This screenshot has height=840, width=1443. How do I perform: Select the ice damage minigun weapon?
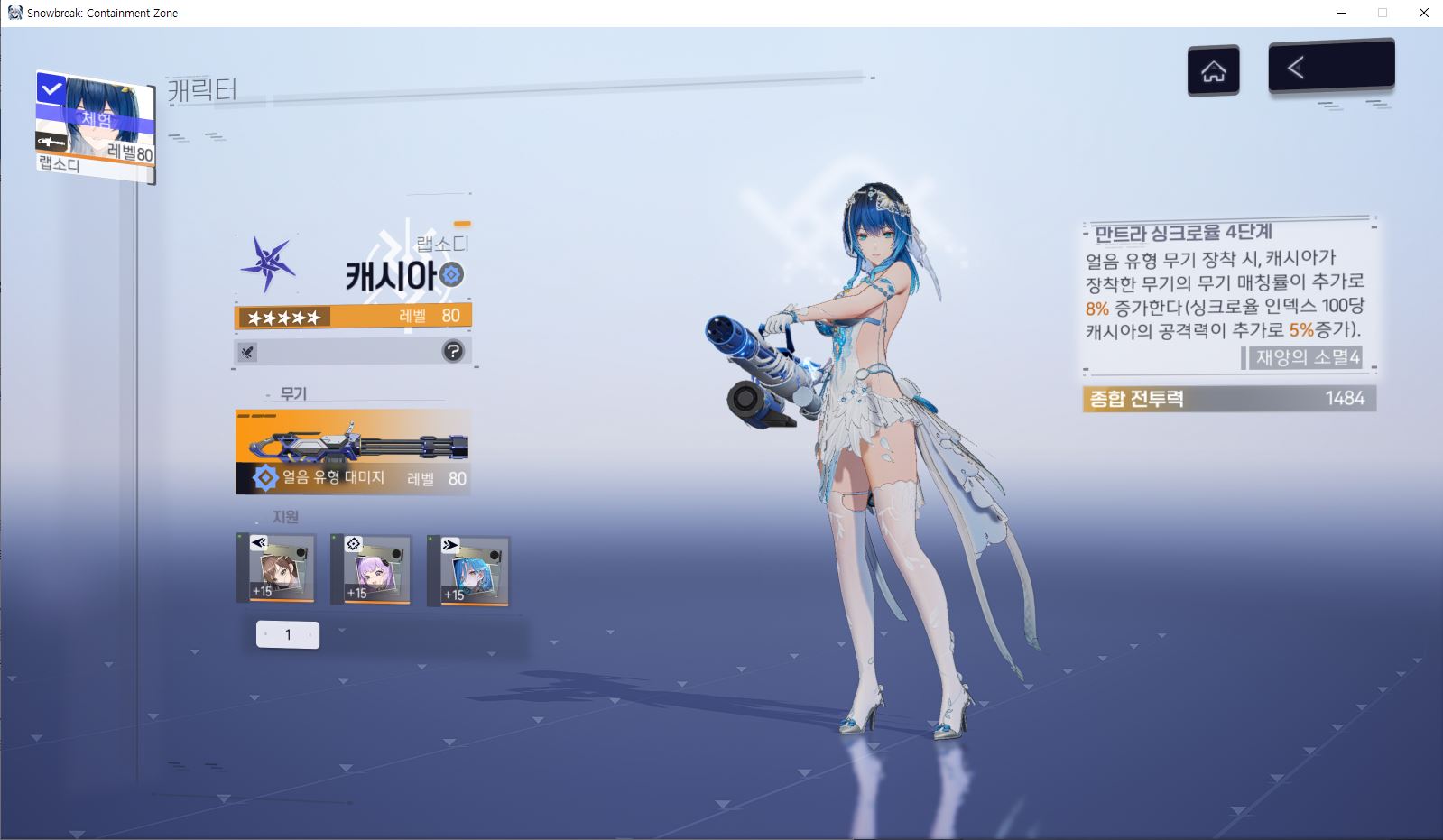pyautogui.click(x=353, y=451)
